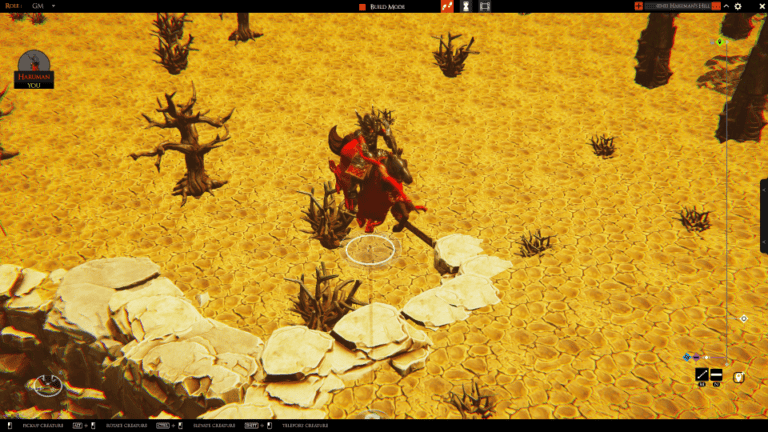Click the green diamond at the slider top
The width and height of the screenshot is (768, 432).
719,42
